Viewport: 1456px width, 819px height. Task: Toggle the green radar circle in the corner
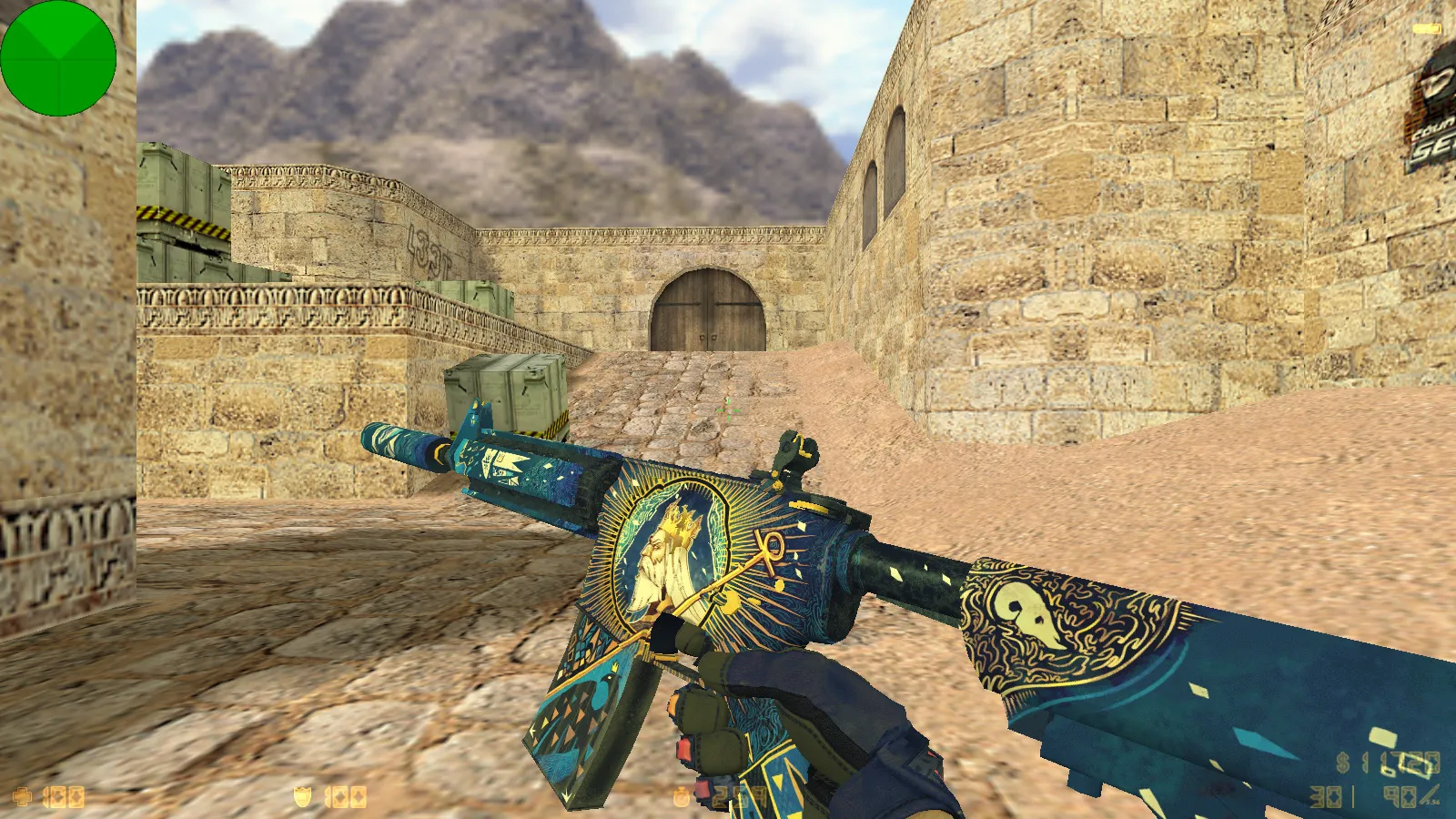click(x=57, y=57)
